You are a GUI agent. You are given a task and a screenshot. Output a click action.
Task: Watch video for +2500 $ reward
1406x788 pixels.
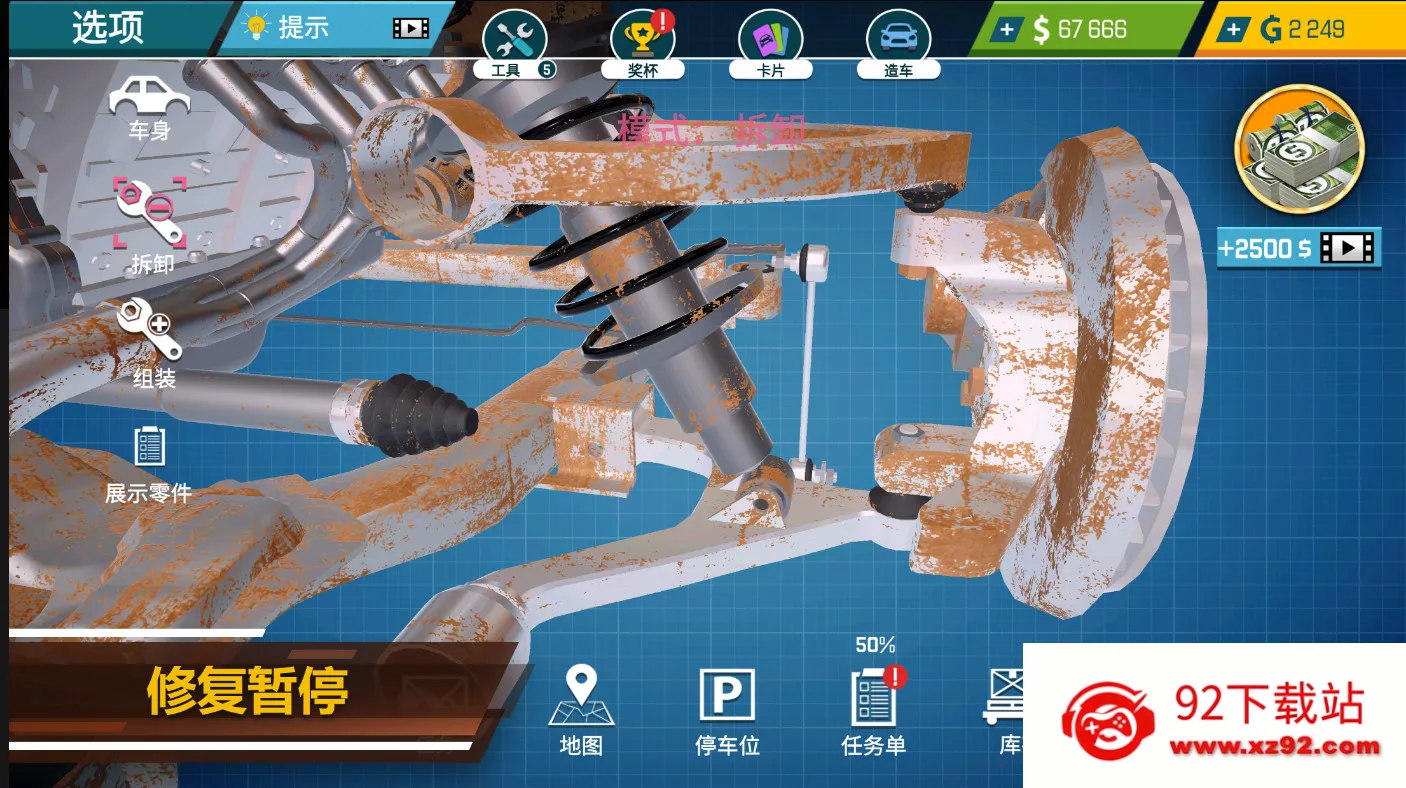pyautogui.click(x=1298, y=248)
